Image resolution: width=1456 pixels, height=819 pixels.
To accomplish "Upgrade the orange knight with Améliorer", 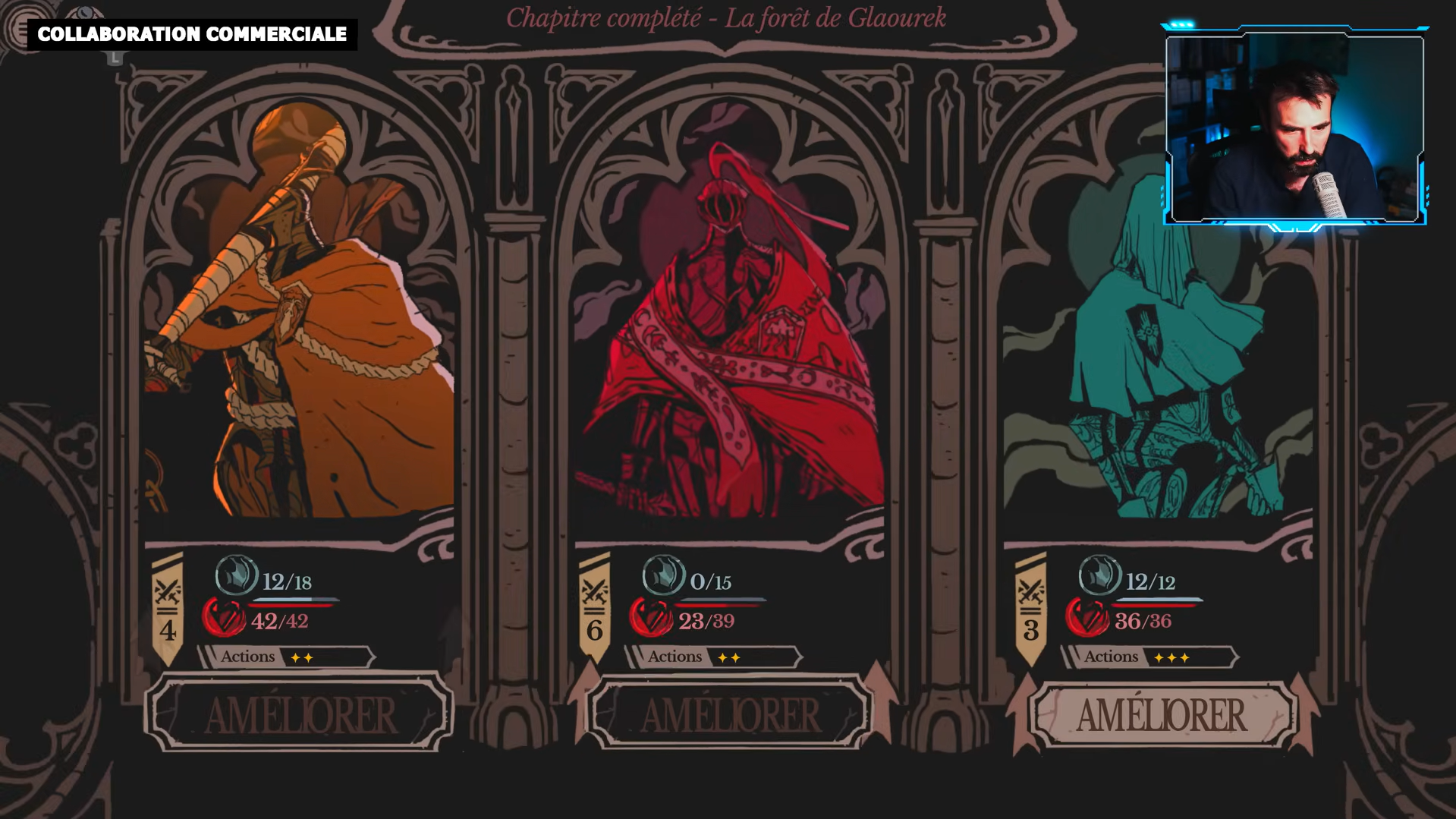I will click(299, 714).
